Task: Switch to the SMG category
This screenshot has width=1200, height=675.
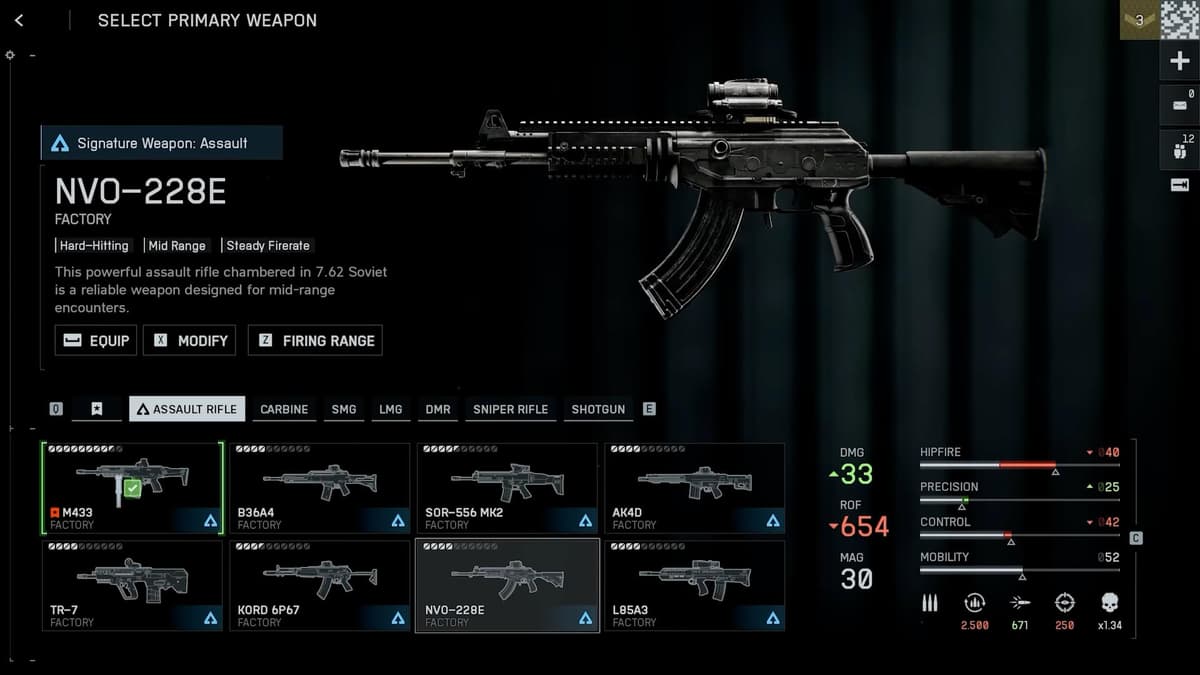Action: (343, 409)
